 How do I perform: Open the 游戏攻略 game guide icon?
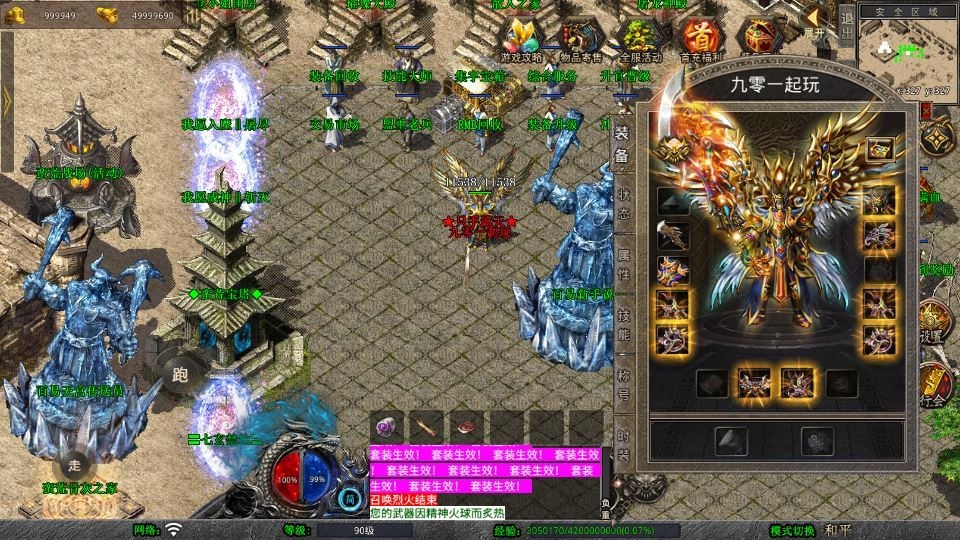(522, 38)
